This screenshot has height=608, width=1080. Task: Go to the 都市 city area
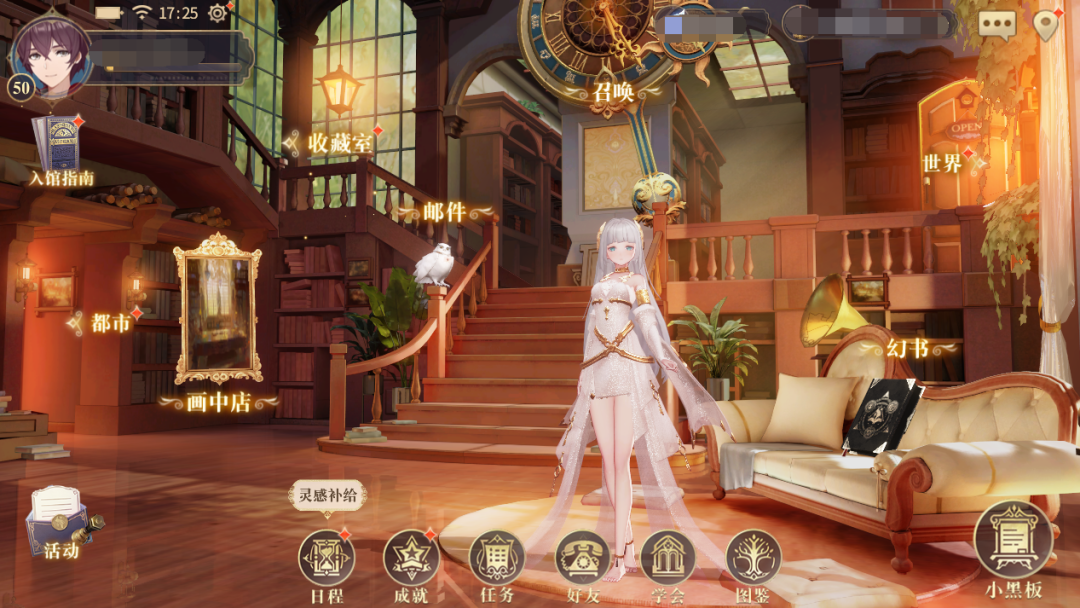(x=110, y=323)
